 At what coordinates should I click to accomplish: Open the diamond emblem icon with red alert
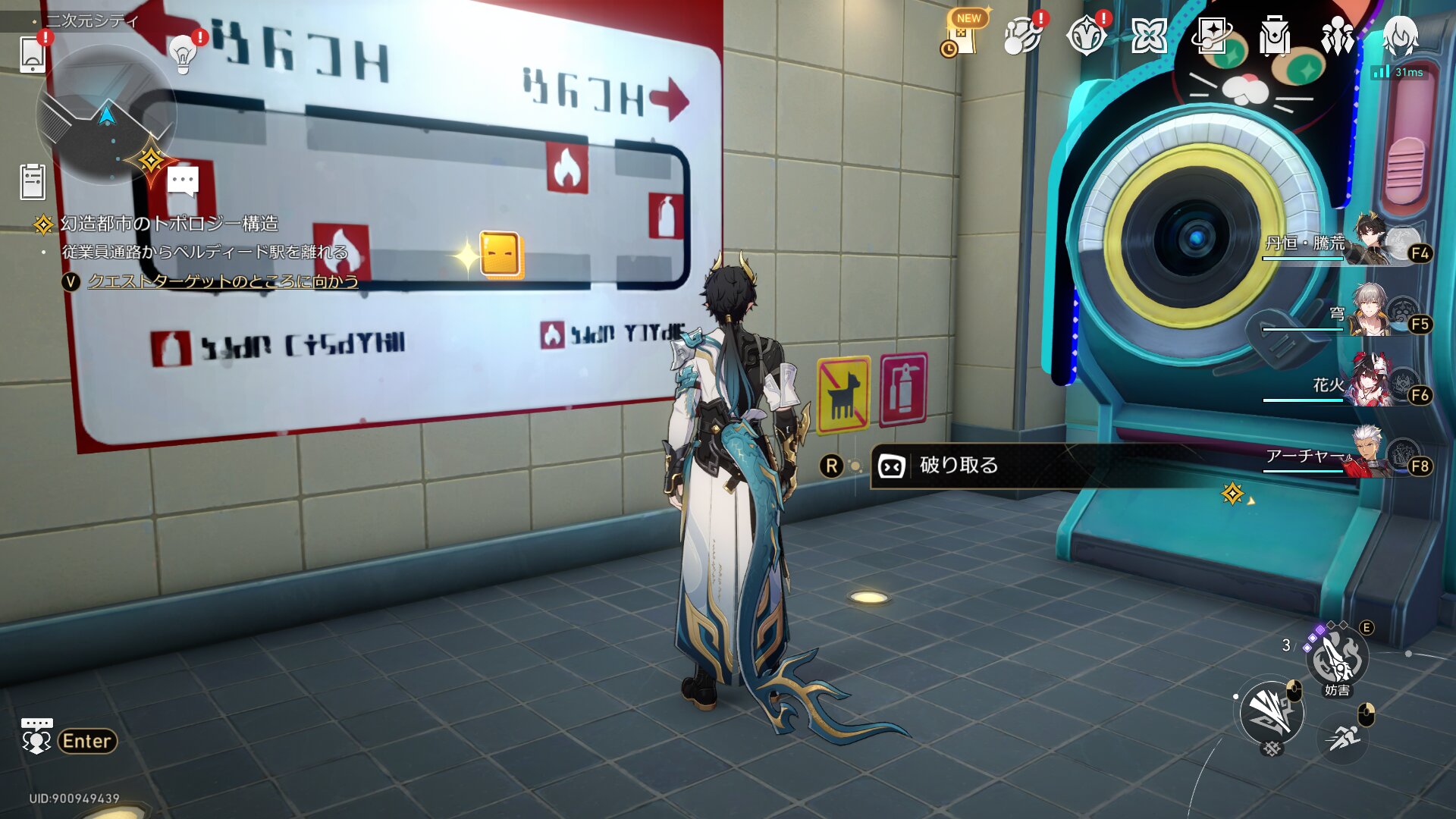1085,36
